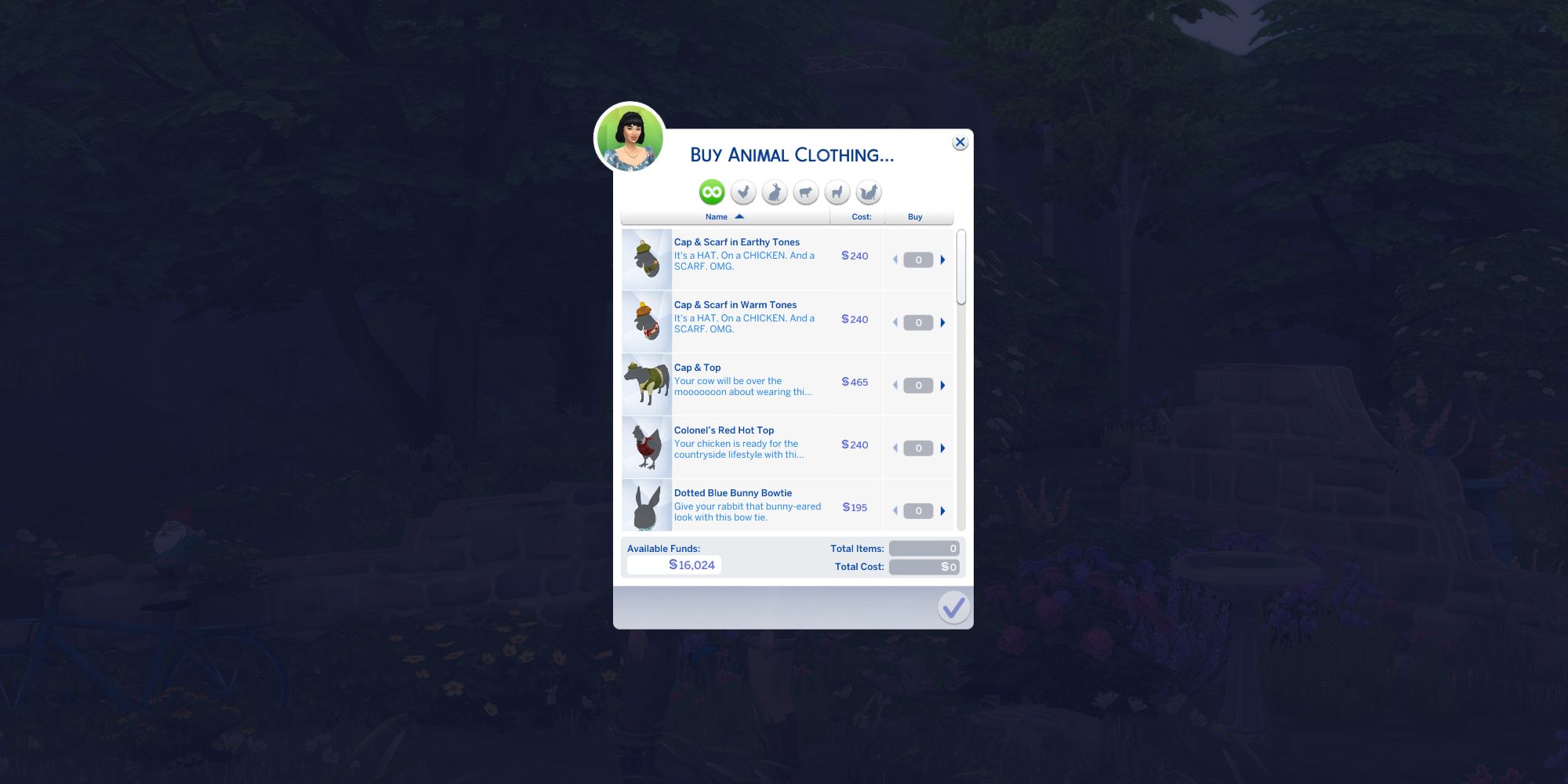Increase Dotted Blue Bunny Bowtie quantity
1568x784 pixels.
point(942,510)
